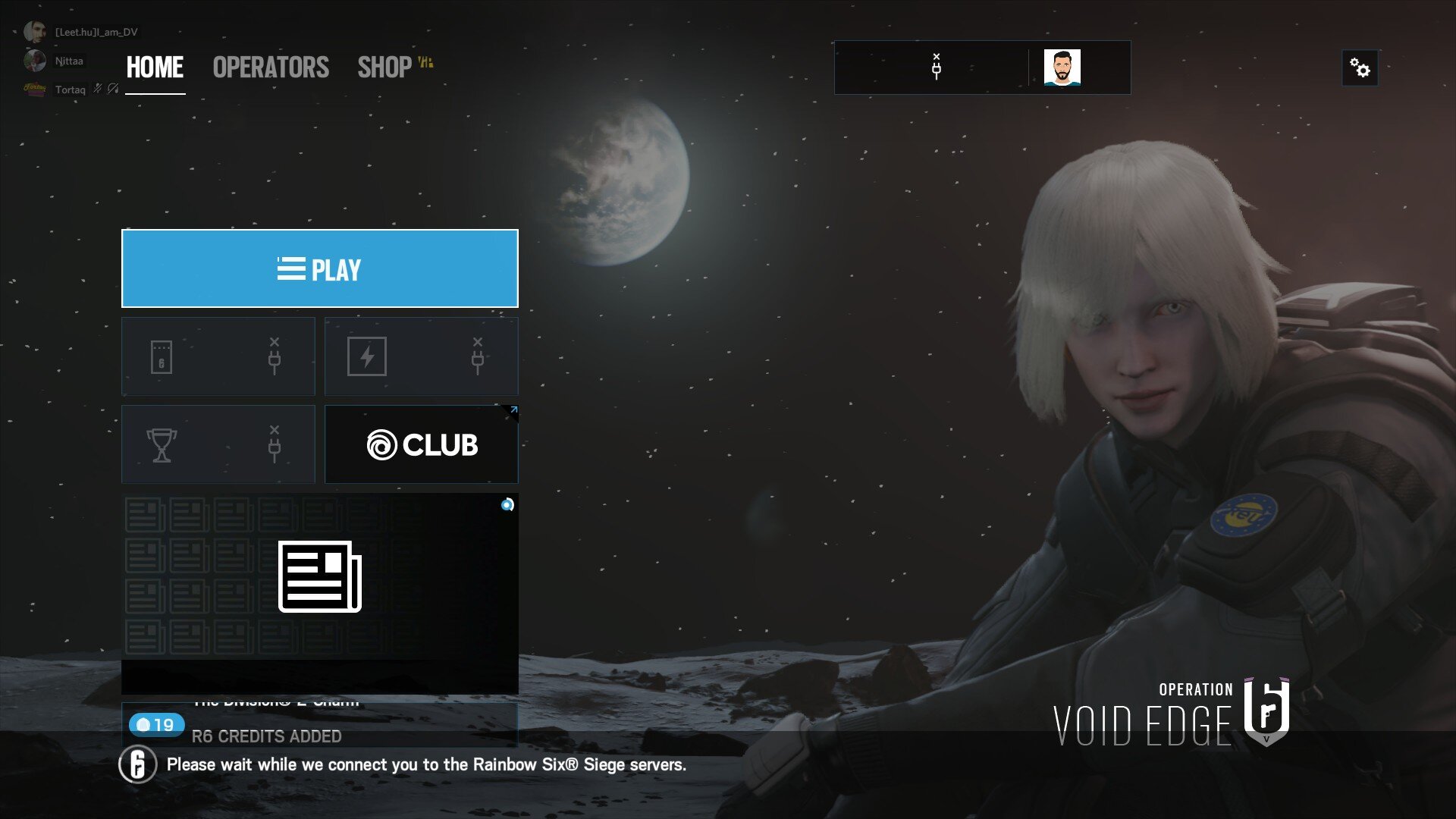
Task: Open the newspaper news panel
Action: click(x=319, y=576)
